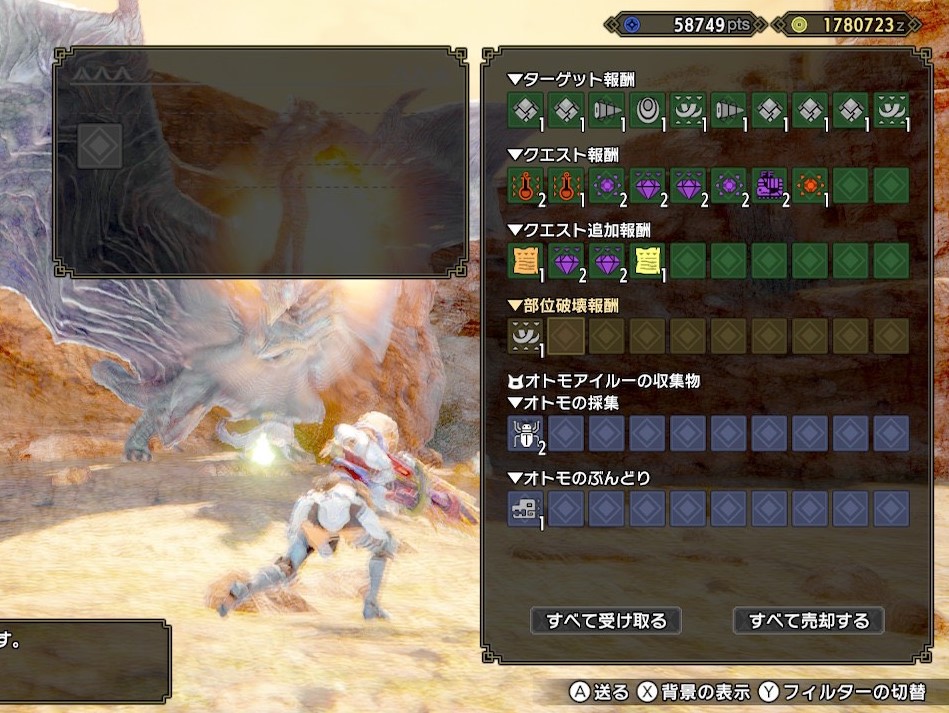Select the orange jewel in quest rewards
This screenshot has height=713, width=949.
click(x=809, y=185)
